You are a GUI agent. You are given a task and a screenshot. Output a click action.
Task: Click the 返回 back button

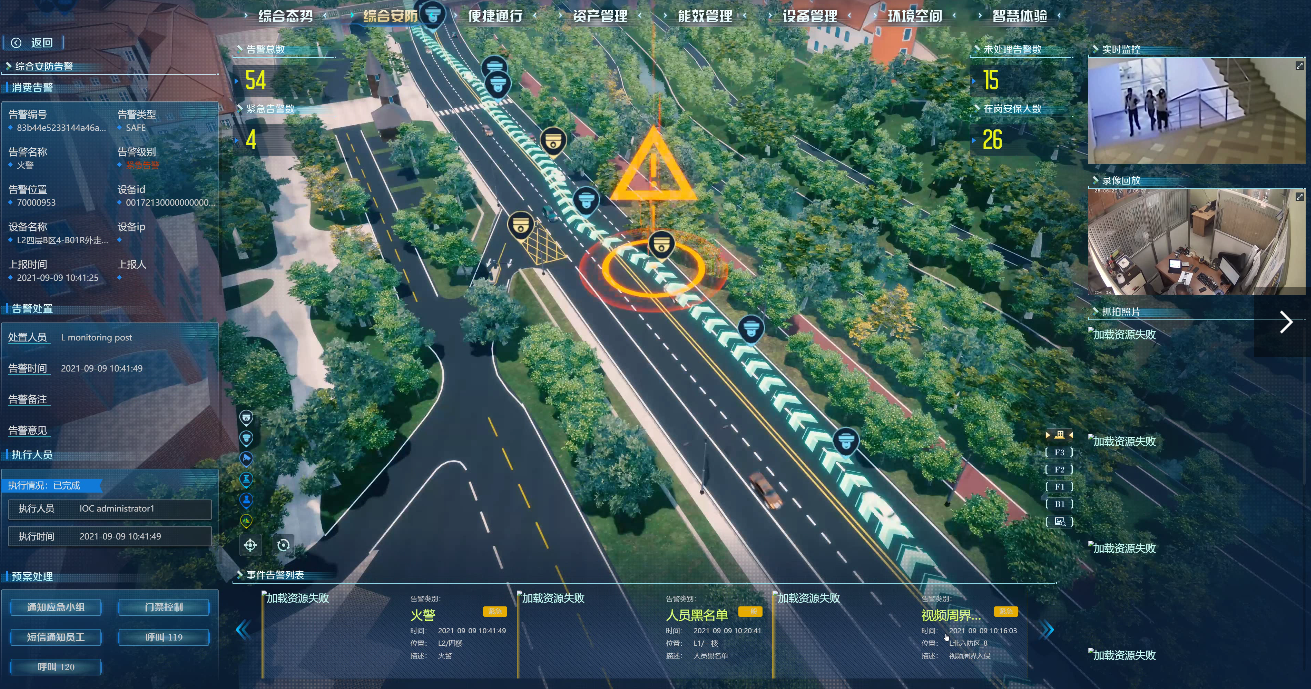pyautogui.click(x=34, y=42)
